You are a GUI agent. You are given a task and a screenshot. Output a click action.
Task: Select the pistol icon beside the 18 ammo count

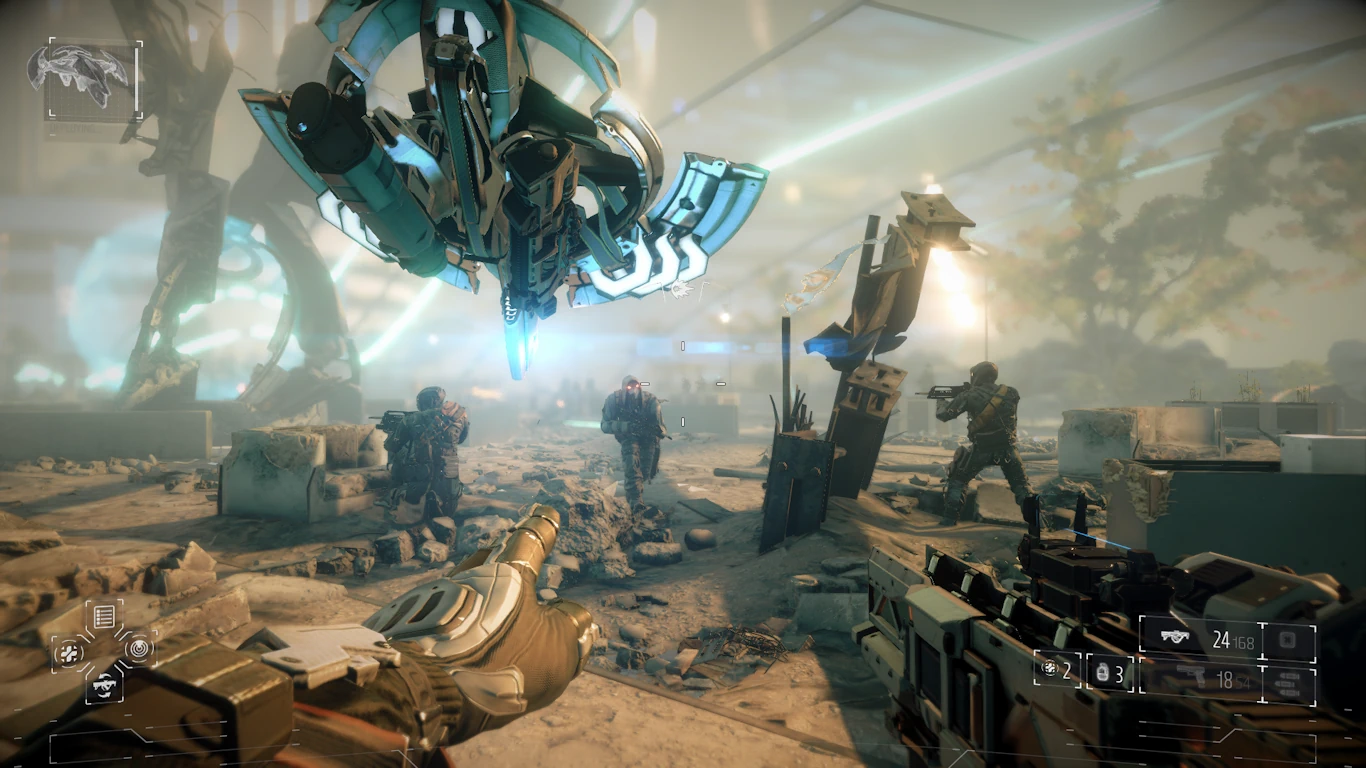[1191, 676]
